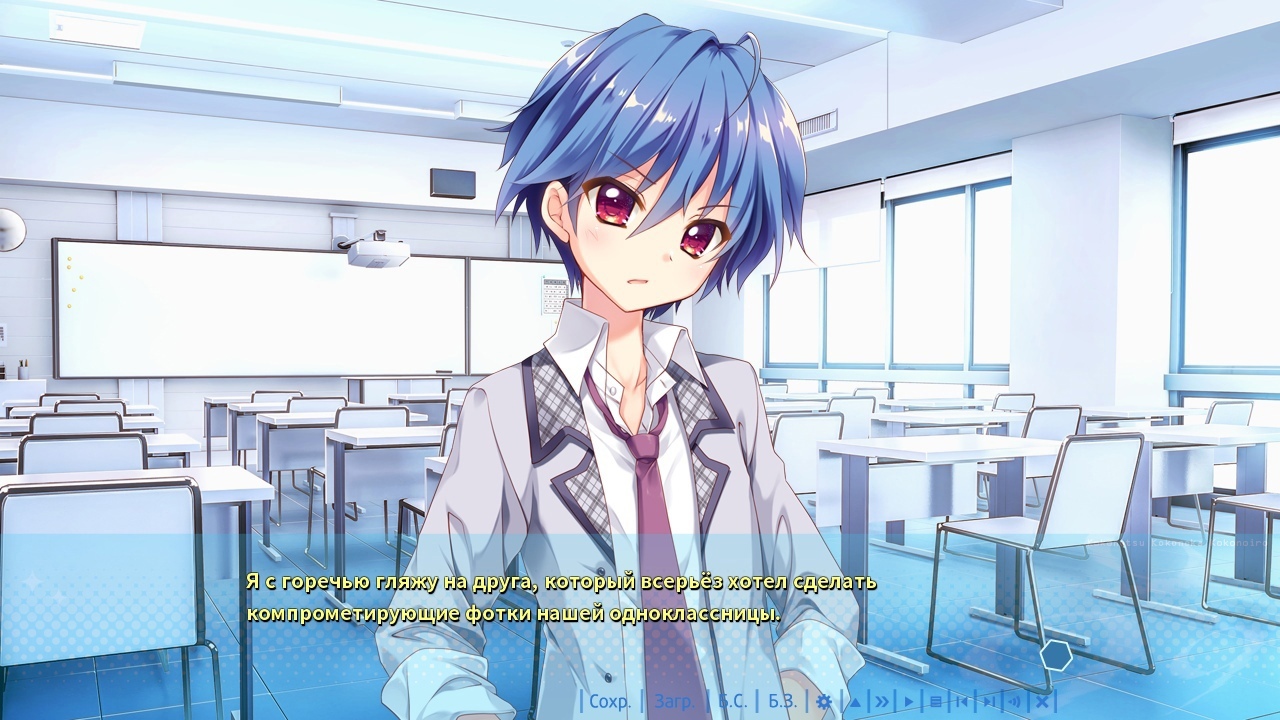Start auto-play with the play triangle
1280x720 pixels.
coord(909,701)
